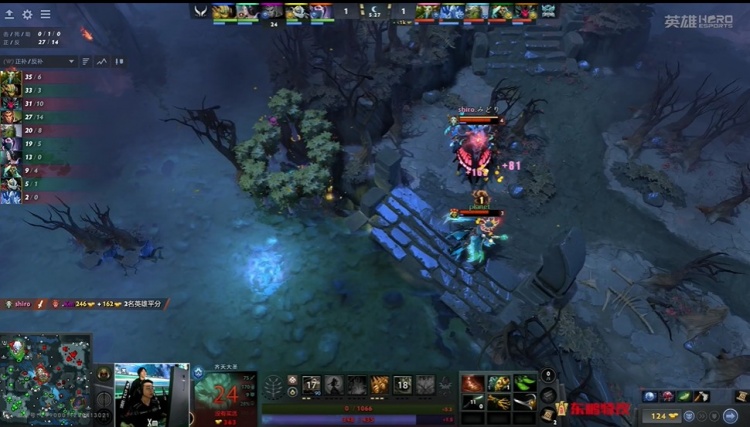Select the top player row with 35/6
This screenshot has width=750, height=427.
40,76
